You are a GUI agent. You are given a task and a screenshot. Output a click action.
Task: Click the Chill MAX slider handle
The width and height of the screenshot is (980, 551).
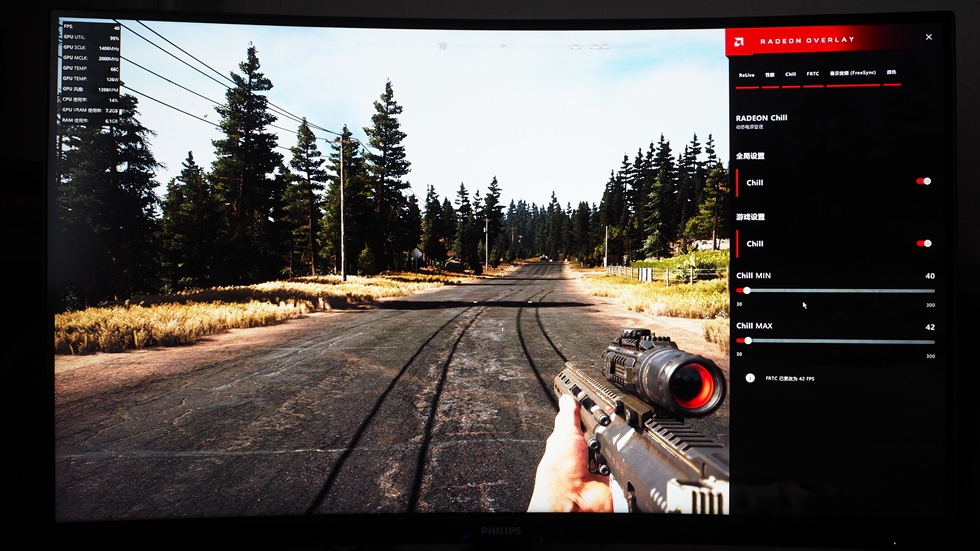point(748,340)
